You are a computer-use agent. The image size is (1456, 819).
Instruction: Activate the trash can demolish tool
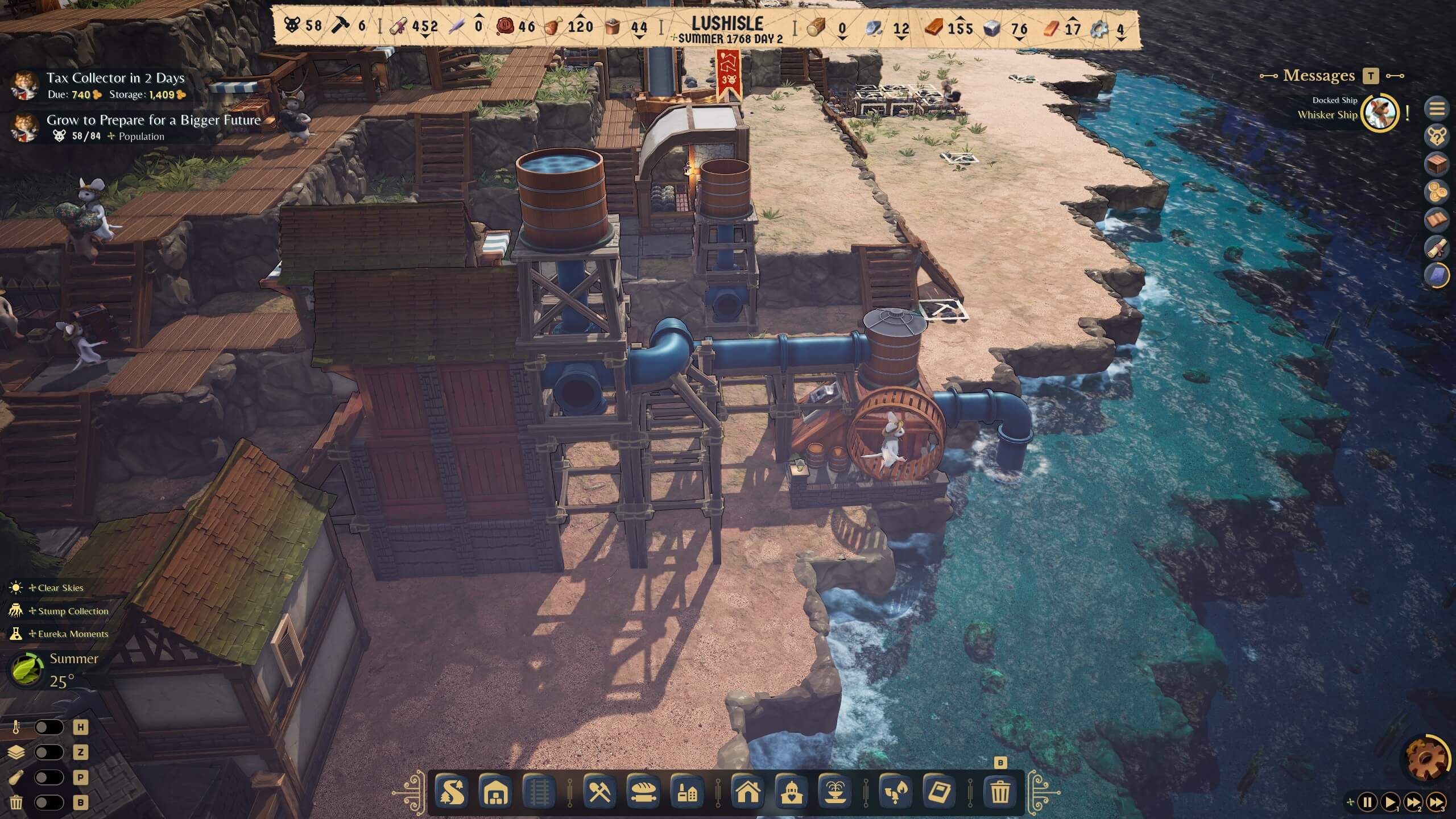(1000, 792)
